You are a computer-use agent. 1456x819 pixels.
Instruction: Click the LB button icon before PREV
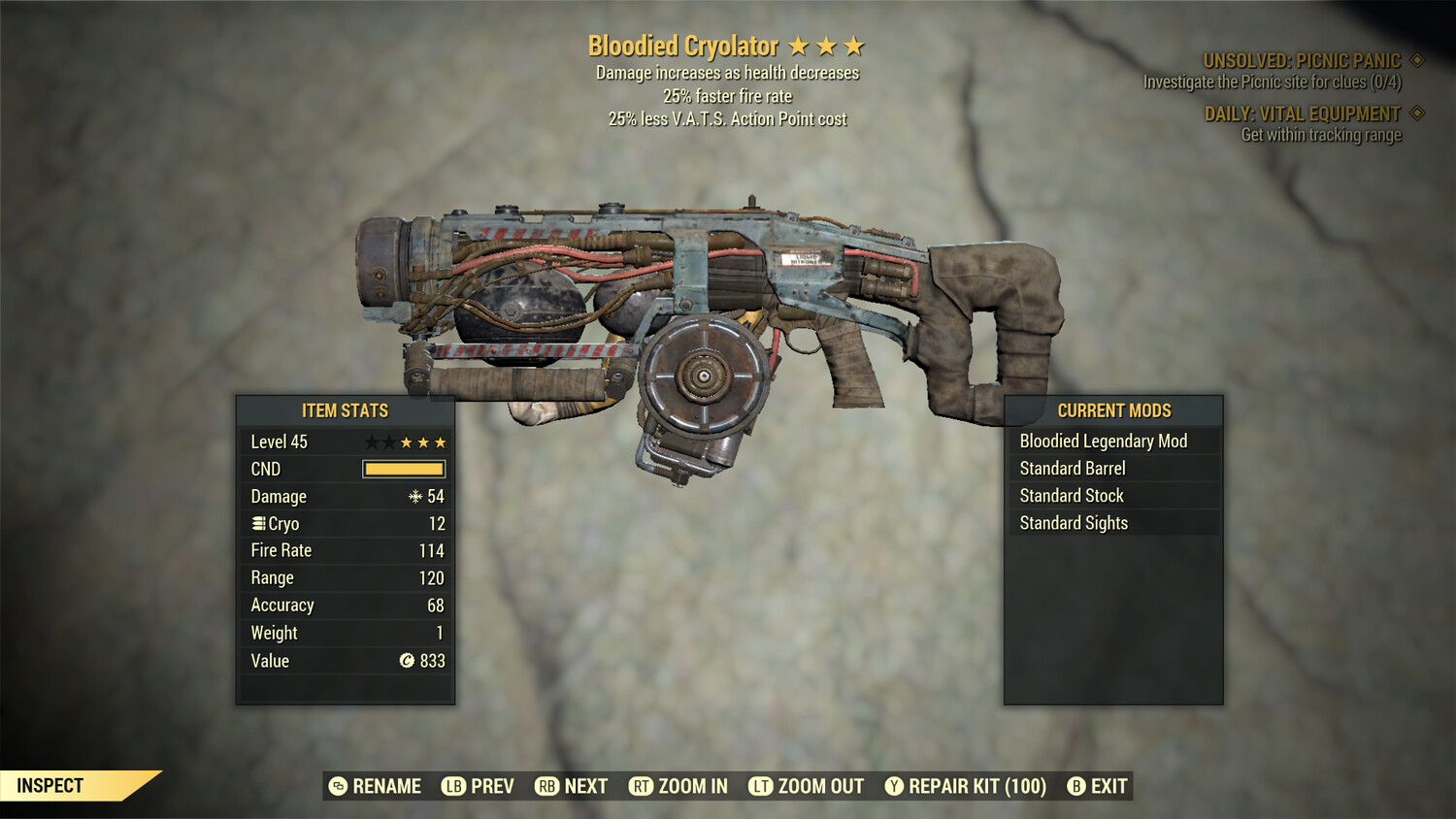point(451,786)
